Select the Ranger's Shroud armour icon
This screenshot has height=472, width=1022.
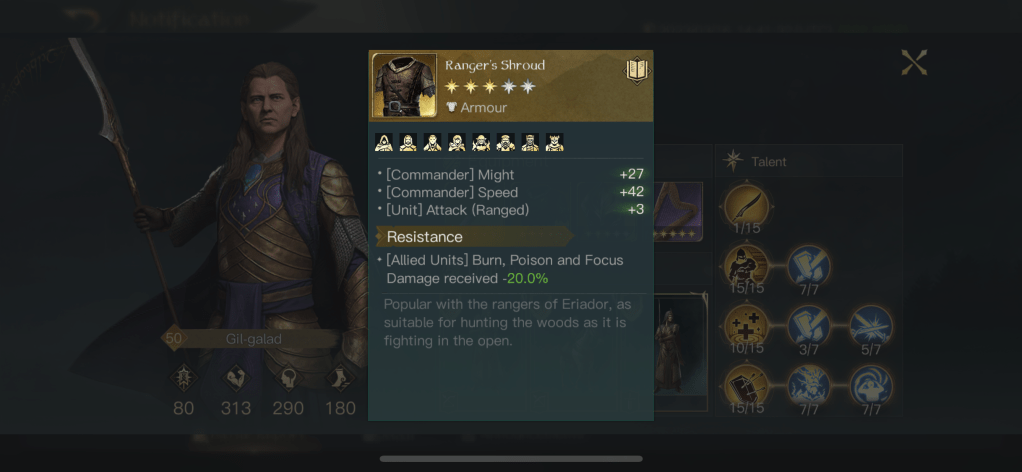(405, 86)
